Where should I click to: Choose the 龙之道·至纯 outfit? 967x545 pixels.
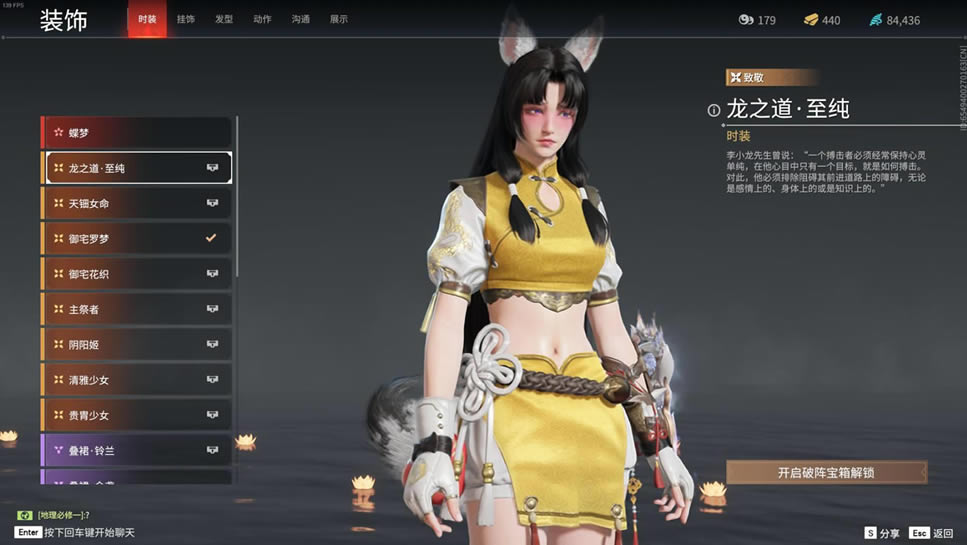[x=136, y=168]
